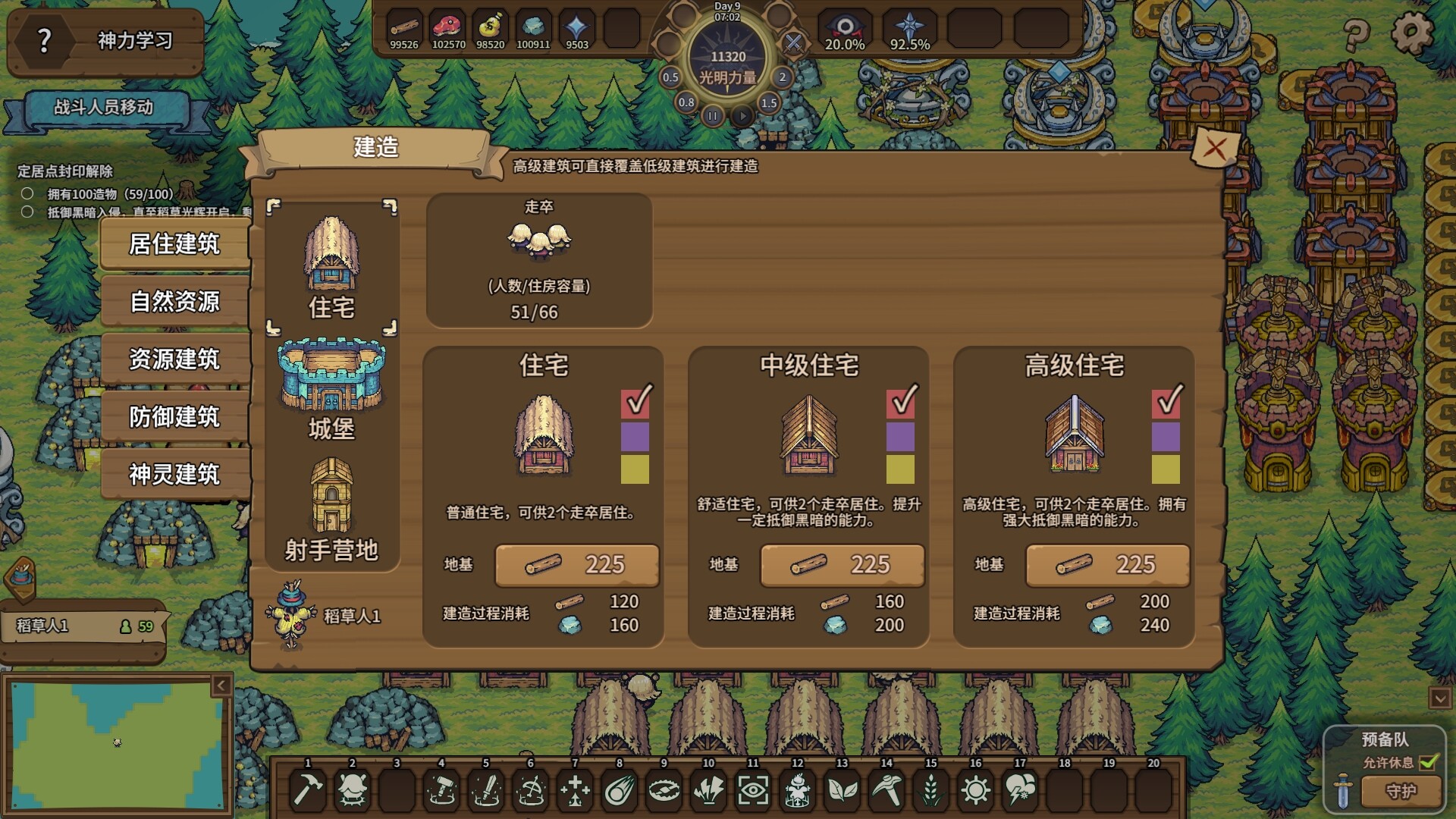Build 中级住宅 foundation for 225 wood

842,565
